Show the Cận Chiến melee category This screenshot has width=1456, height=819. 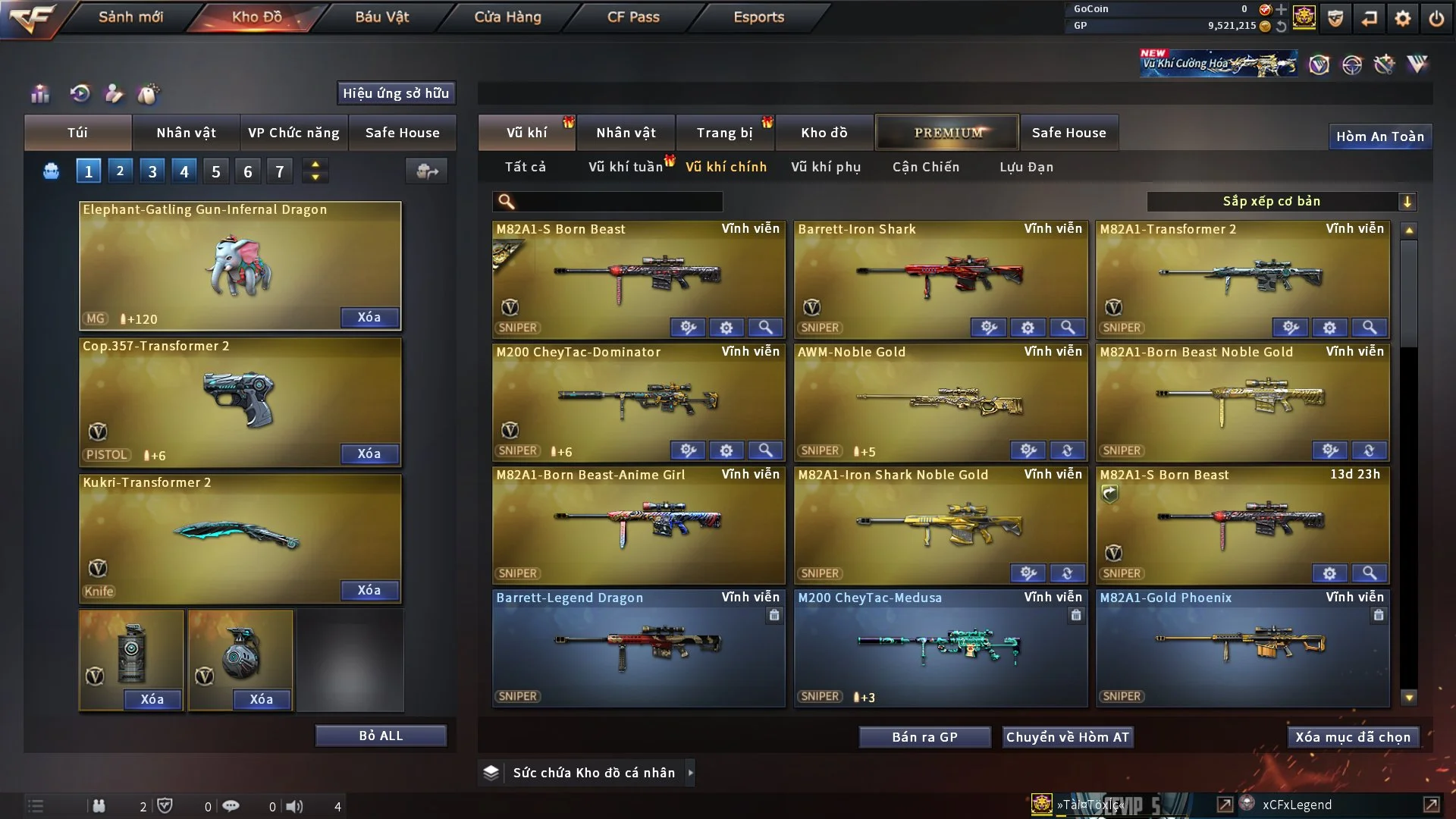[926, 167]
